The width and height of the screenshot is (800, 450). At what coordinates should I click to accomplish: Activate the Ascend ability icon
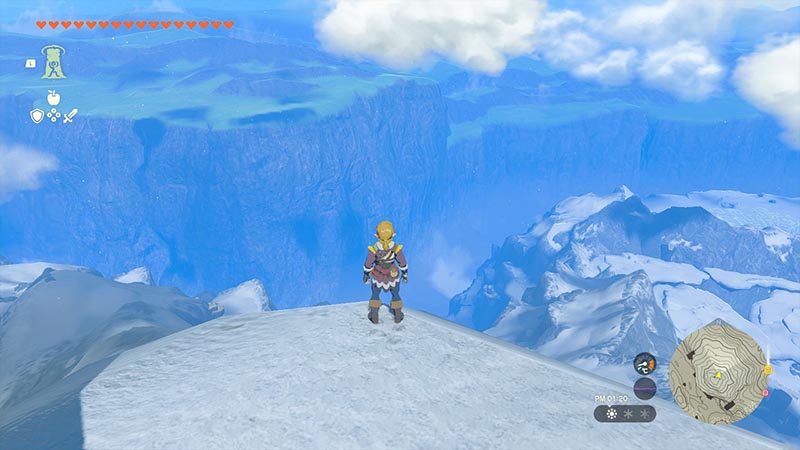coord(53,62)
